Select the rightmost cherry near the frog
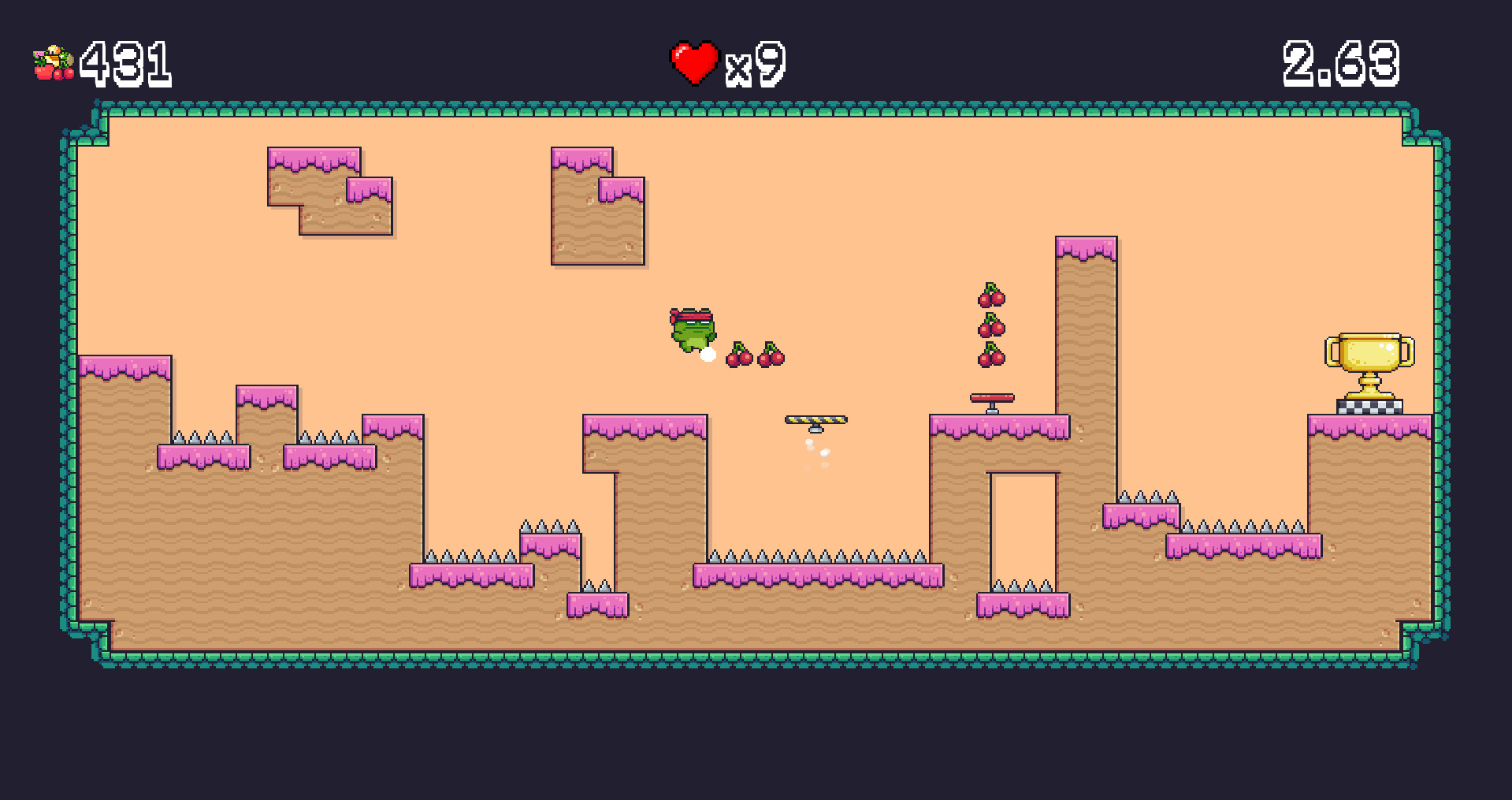1512x800 pixels. tap(771, 356)
